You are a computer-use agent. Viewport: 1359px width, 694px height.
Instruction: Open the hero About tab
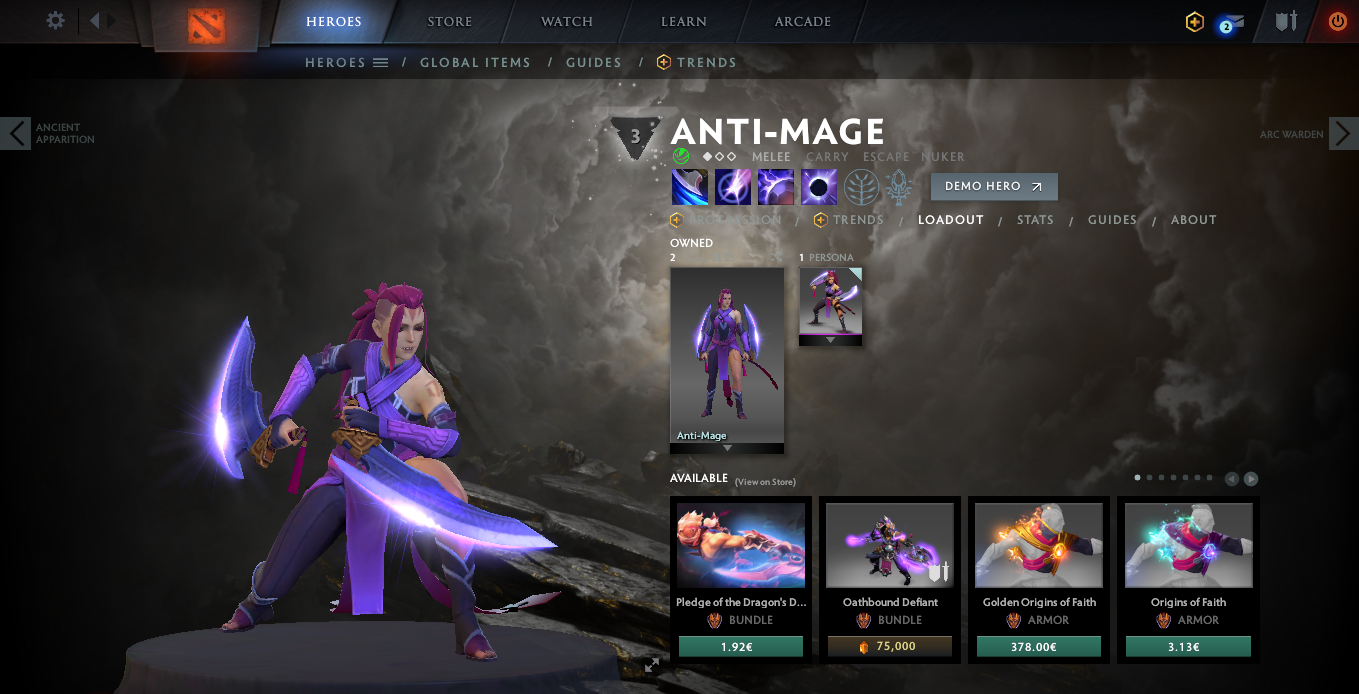[x=1193, y=220]
